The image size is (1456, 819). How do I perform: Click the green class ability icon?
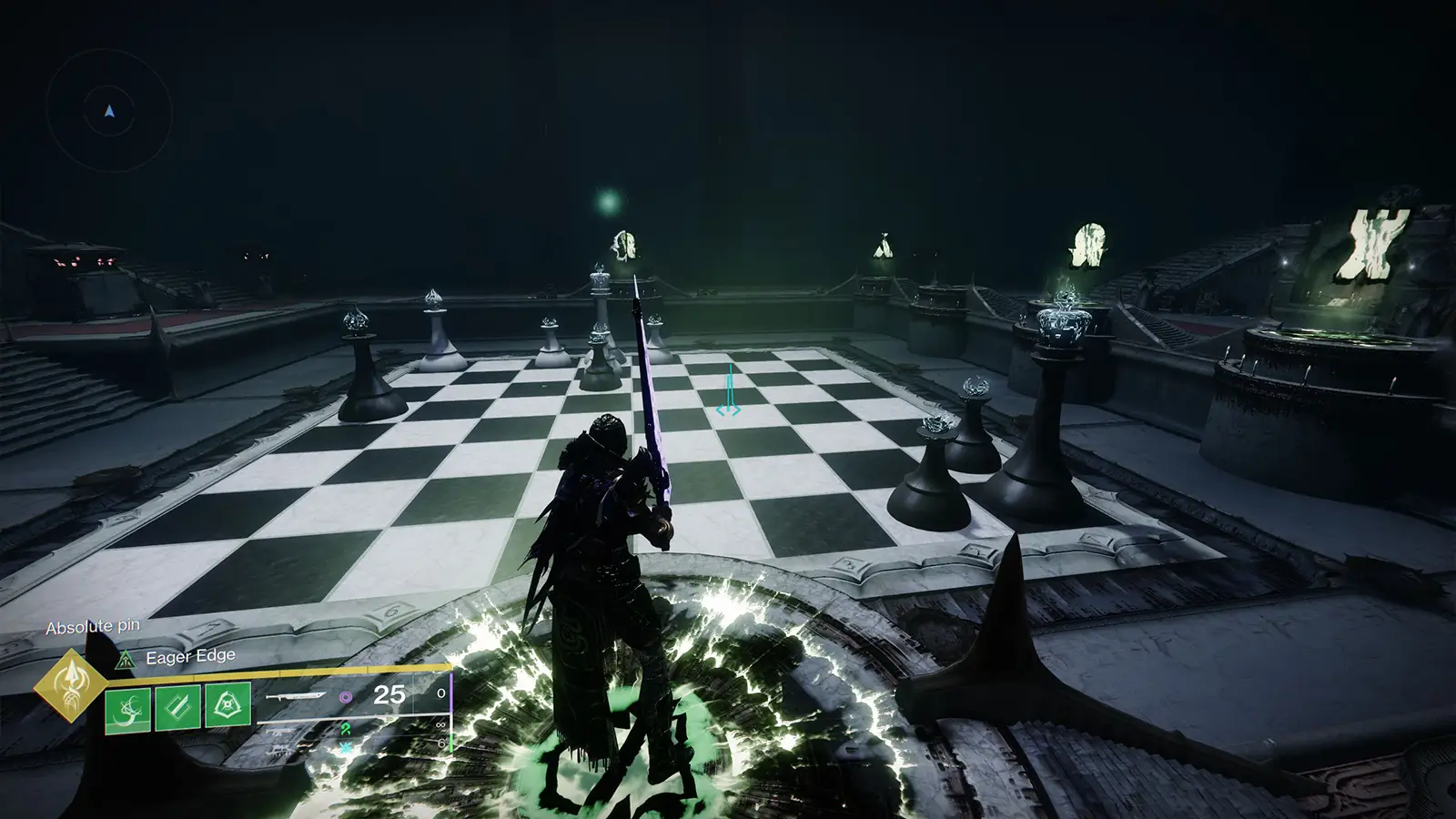(x=226, y=703)
